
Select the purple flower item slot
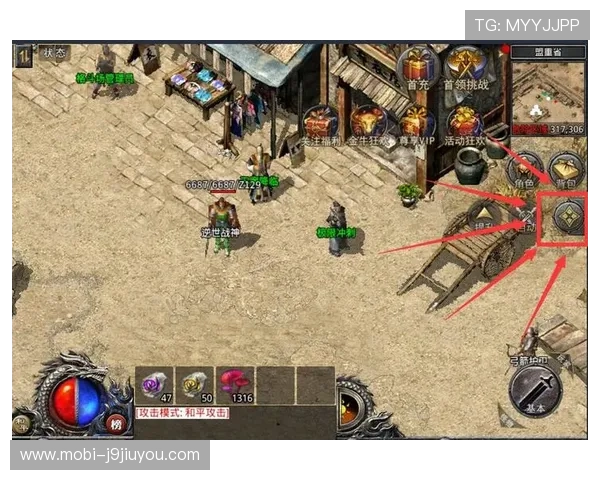[x=154, y=384]
